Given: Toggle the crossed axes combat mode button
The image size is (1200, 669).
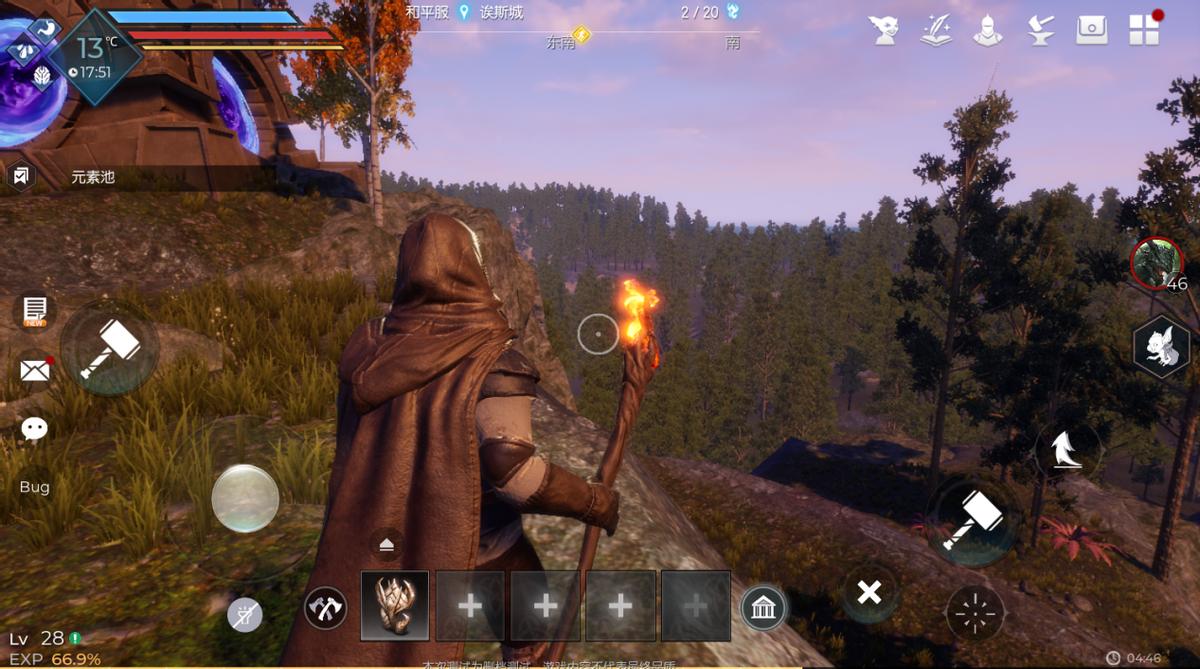Looking at the screenshot, I should pos(325,607).
